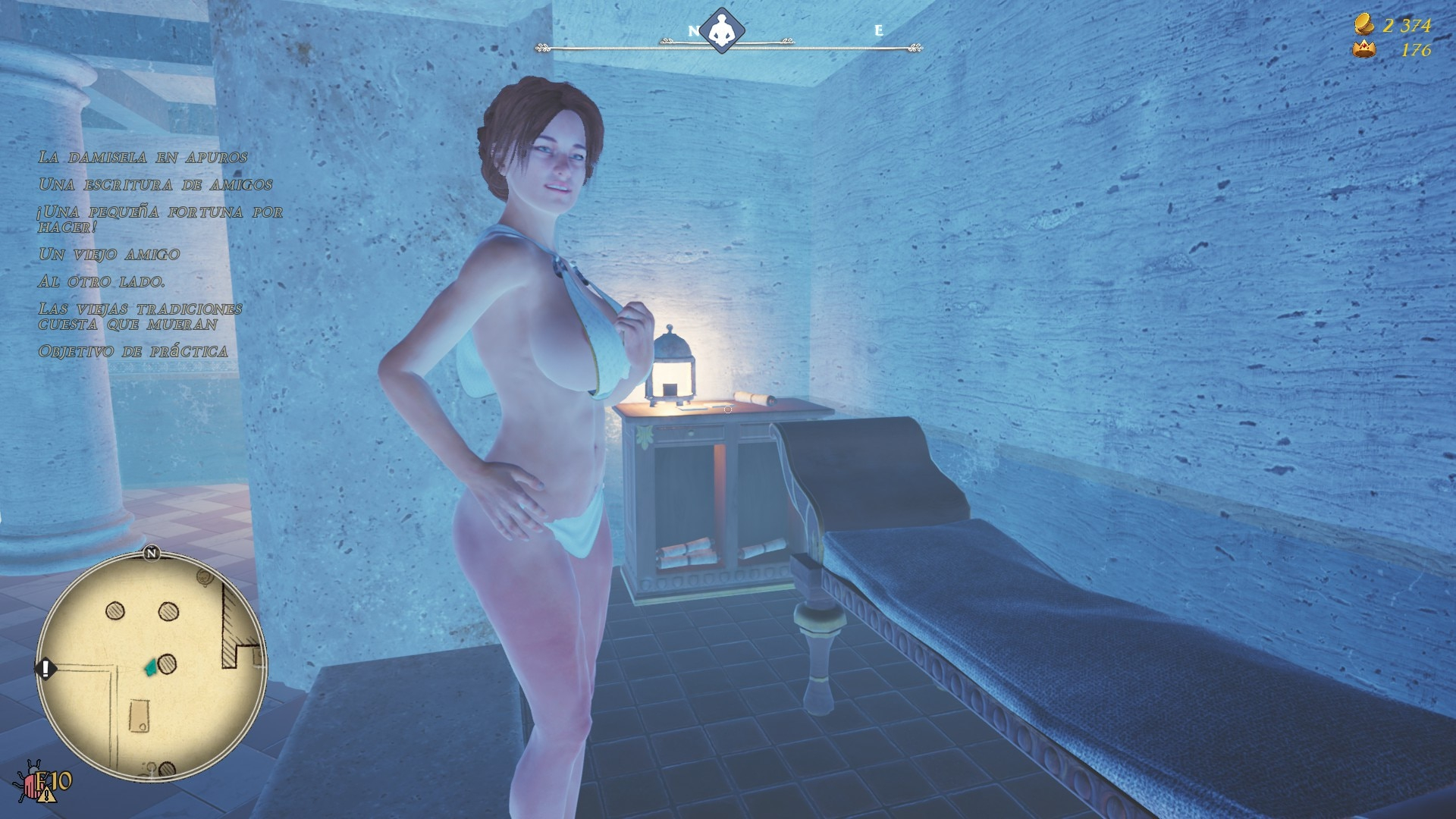Select the Un viejo amigo quest

(109, 255)
